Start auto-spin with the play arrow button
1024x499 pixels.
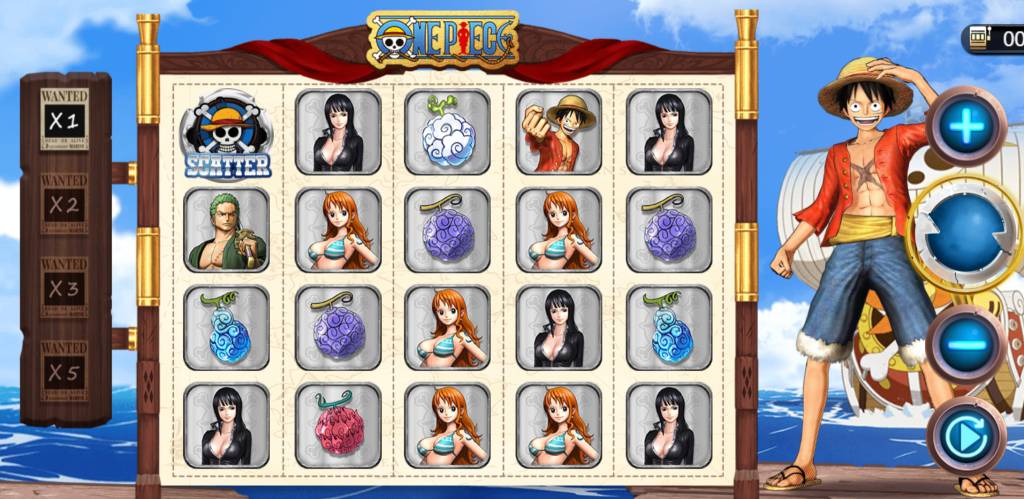(966, 437)
